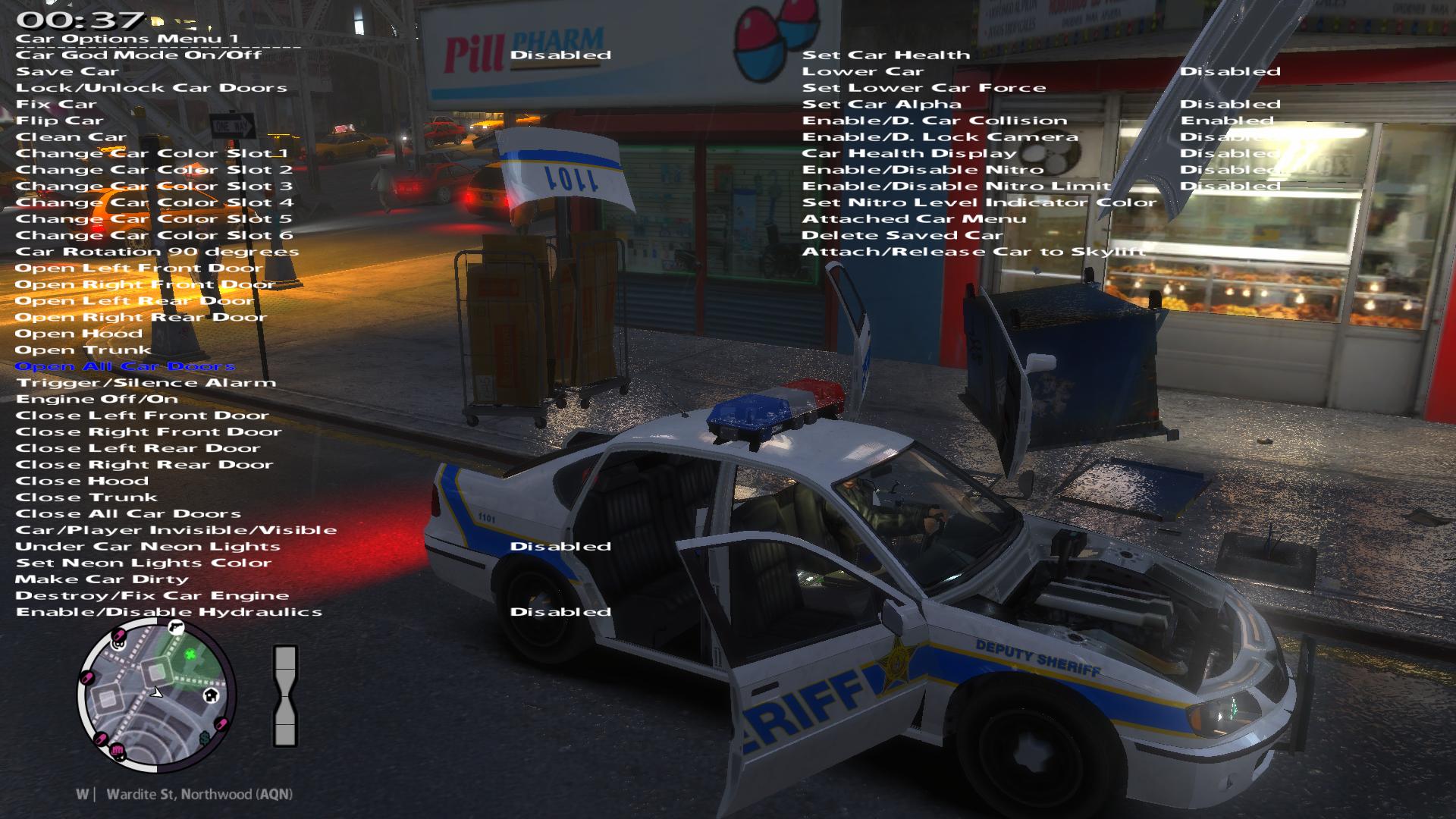Choose Delete Saved Car
This screenshot has height=819, width=1456.
(x=902, y=236)
